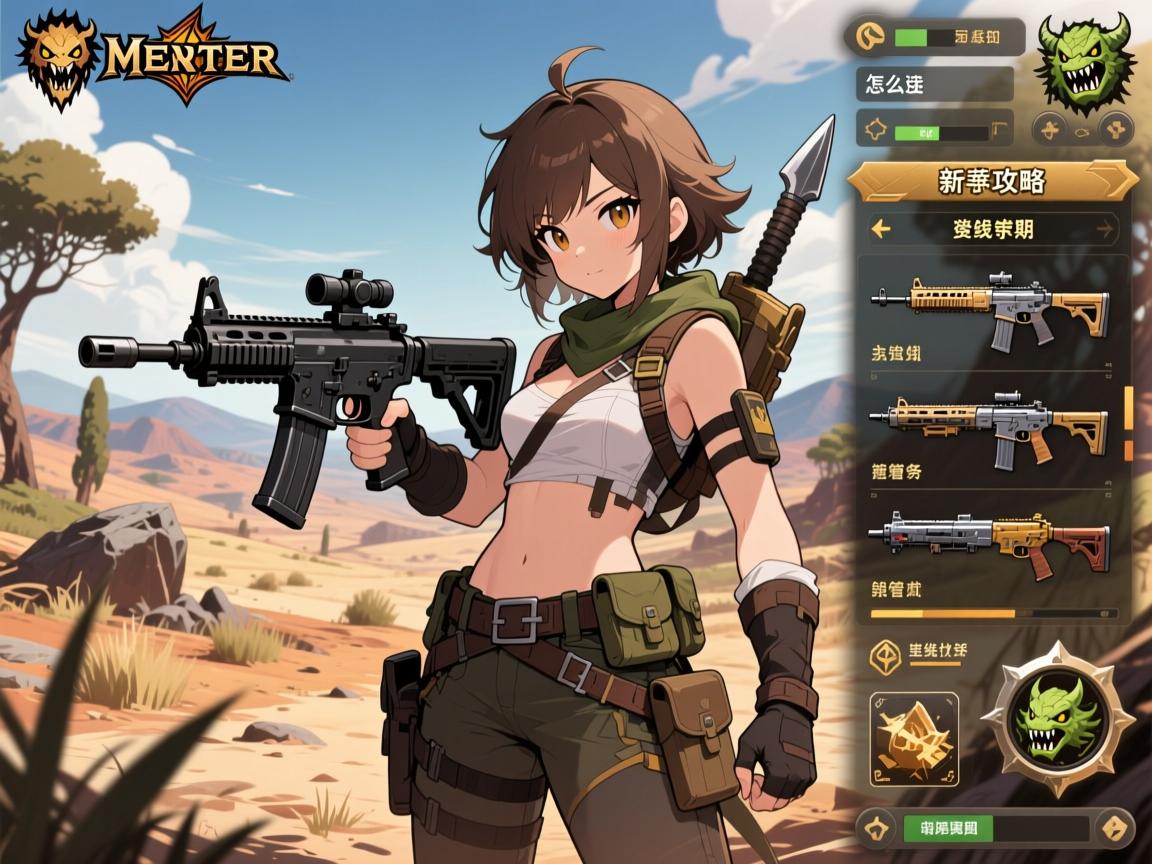Click the round button right of bottom bar
Screen dimensions: 1152x864
(x=1114, y=828)
